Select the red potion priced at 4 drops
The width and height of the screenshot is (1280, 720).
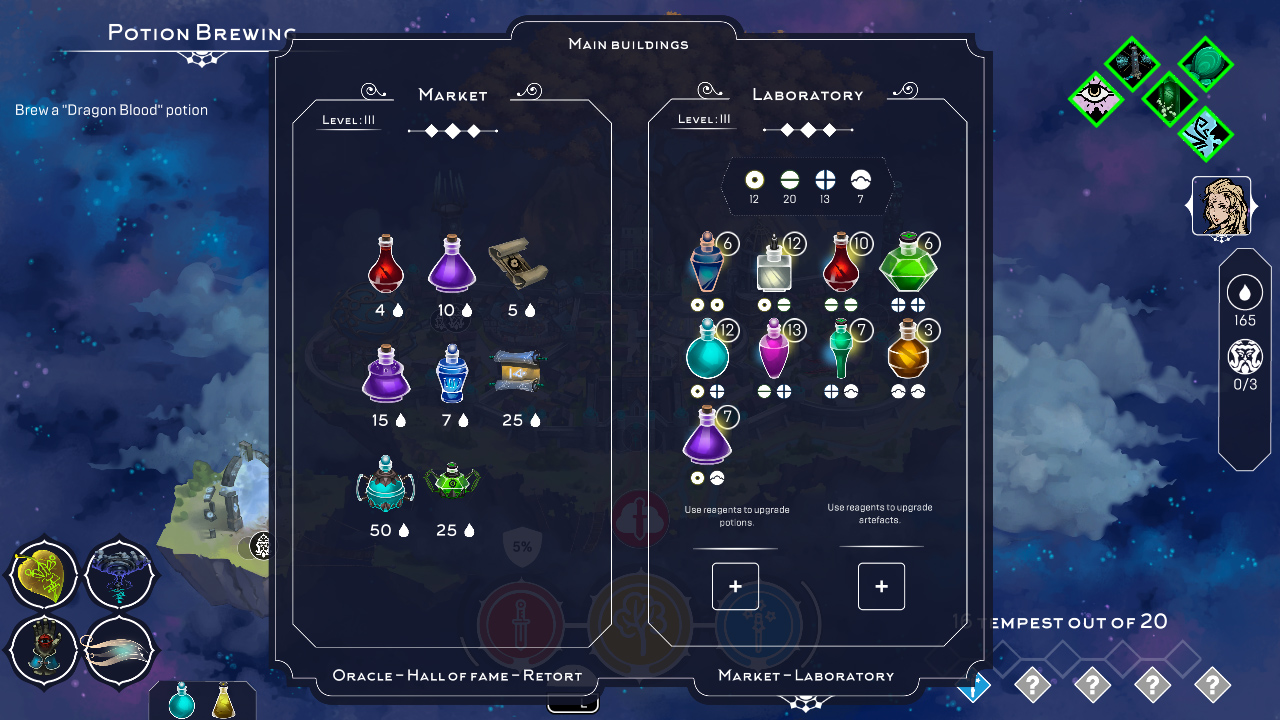click(385, 265)
